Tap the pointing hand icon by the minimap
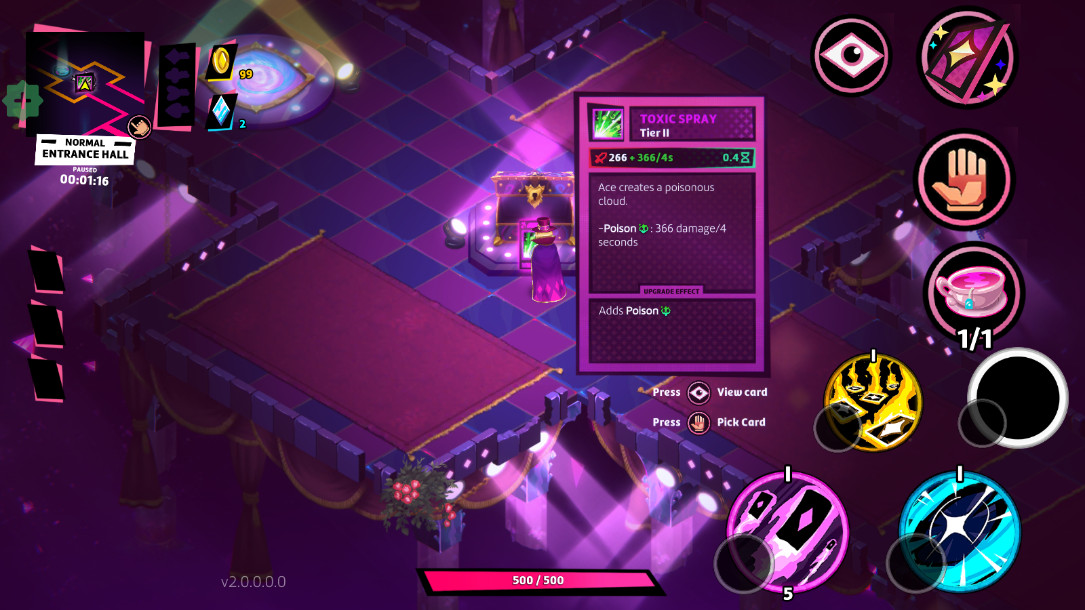The width and height of the screenshot is (1085, 610). click(138, 127)
